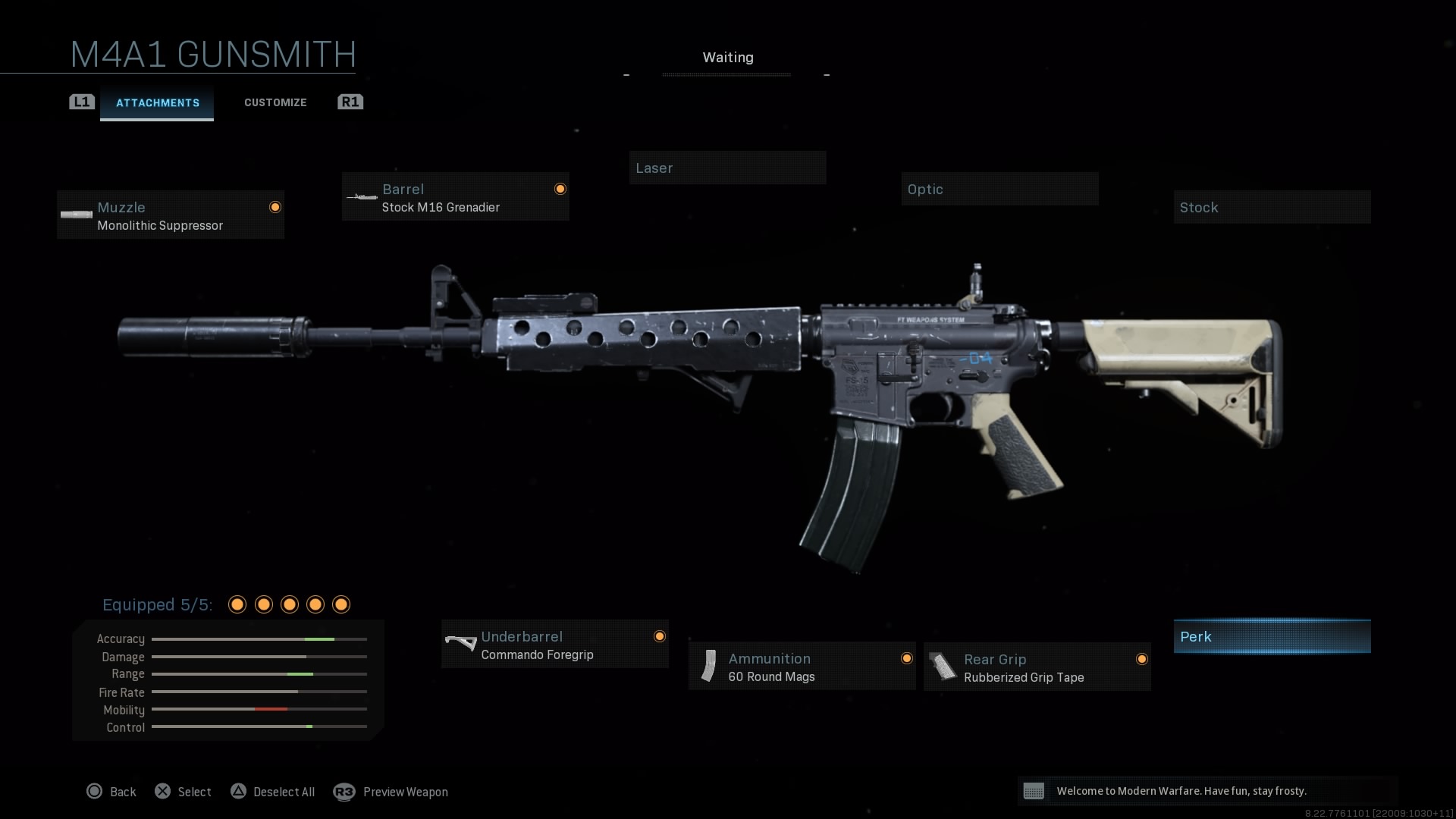The image size is (1456, 819).
Task: Open the Optic attachment selector
Action: pos(999,189)
